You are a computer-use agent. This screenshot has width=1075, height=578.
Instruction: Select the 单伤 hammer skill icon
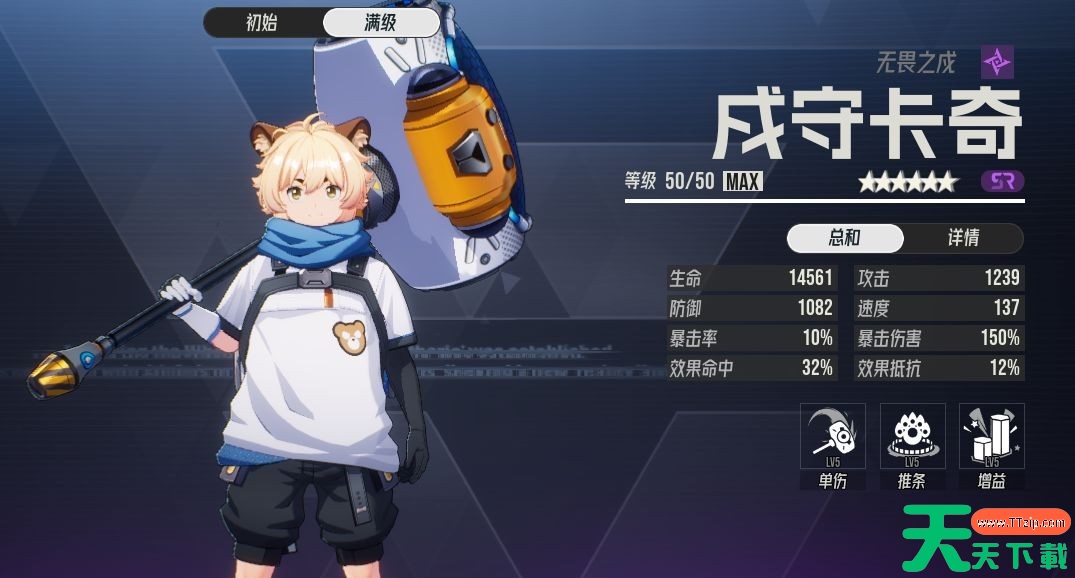[832, 437]
